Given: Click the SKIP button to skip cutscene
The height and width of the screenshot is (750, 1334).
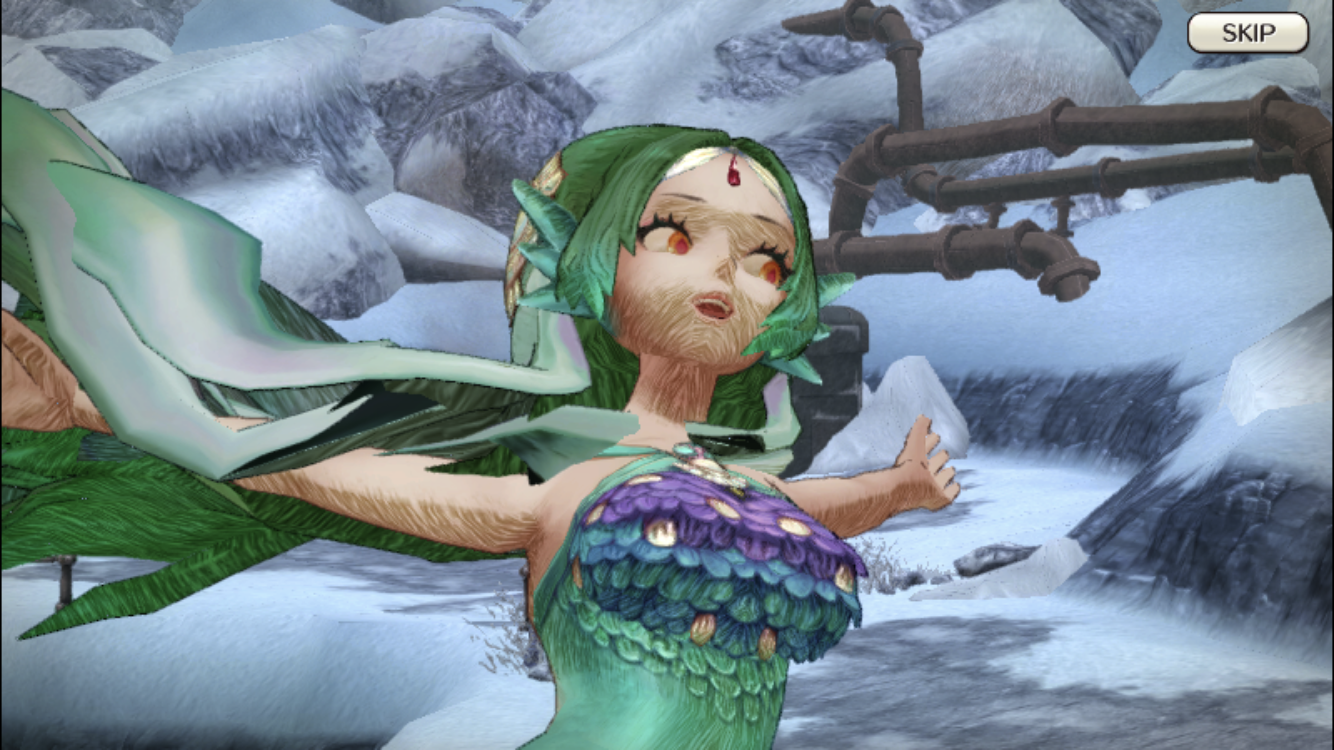Looking at the screenshot, I should pos(1248,31).
